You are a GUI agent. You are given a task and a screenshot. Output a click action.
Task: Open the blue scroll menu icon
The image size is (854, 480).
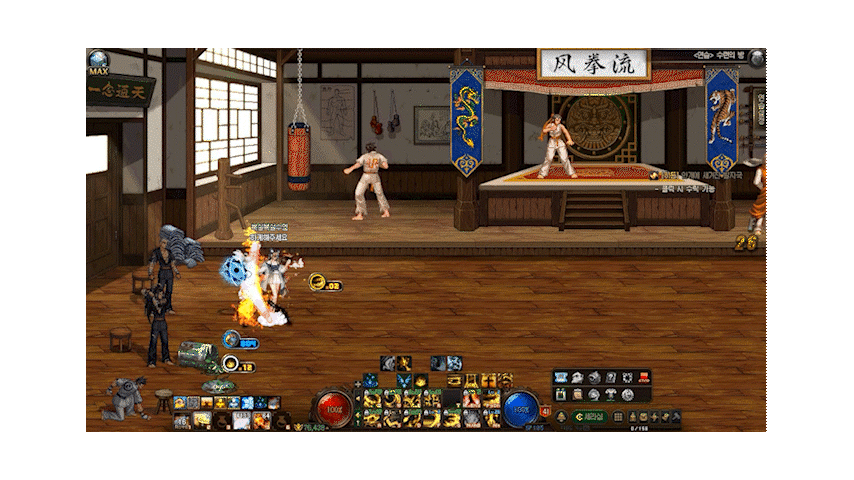tap(560, 377)
